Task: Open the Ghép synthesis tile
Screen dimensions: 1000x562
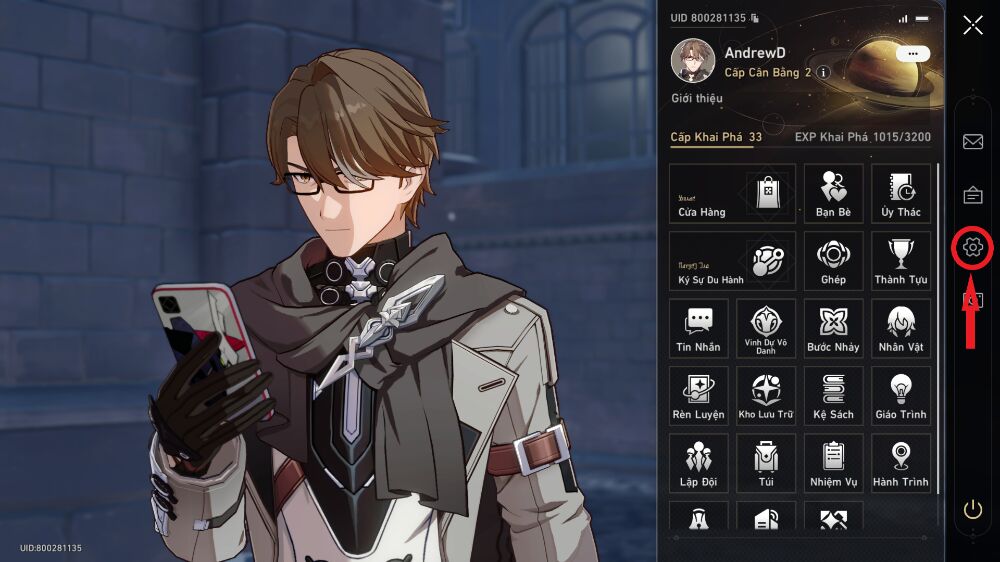Action: coord(833,261)
